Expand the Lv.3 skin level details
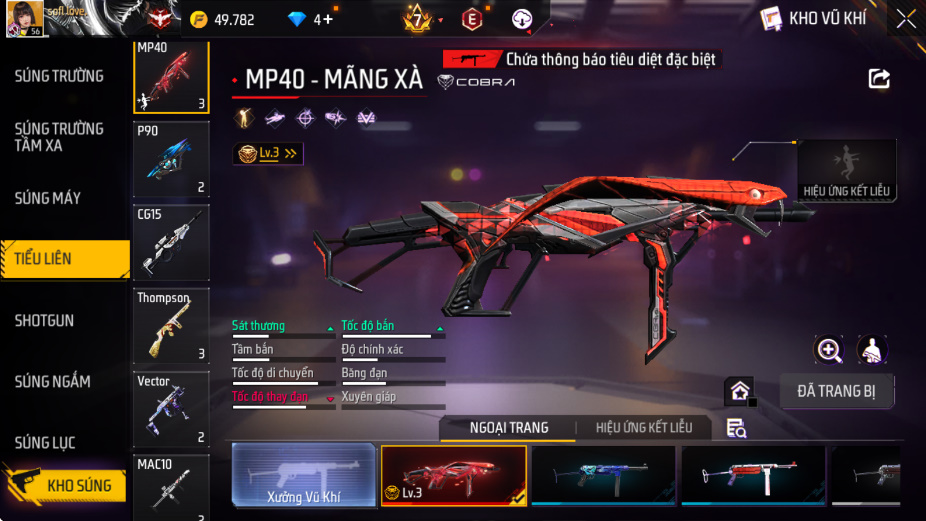 tap(268, 153)
